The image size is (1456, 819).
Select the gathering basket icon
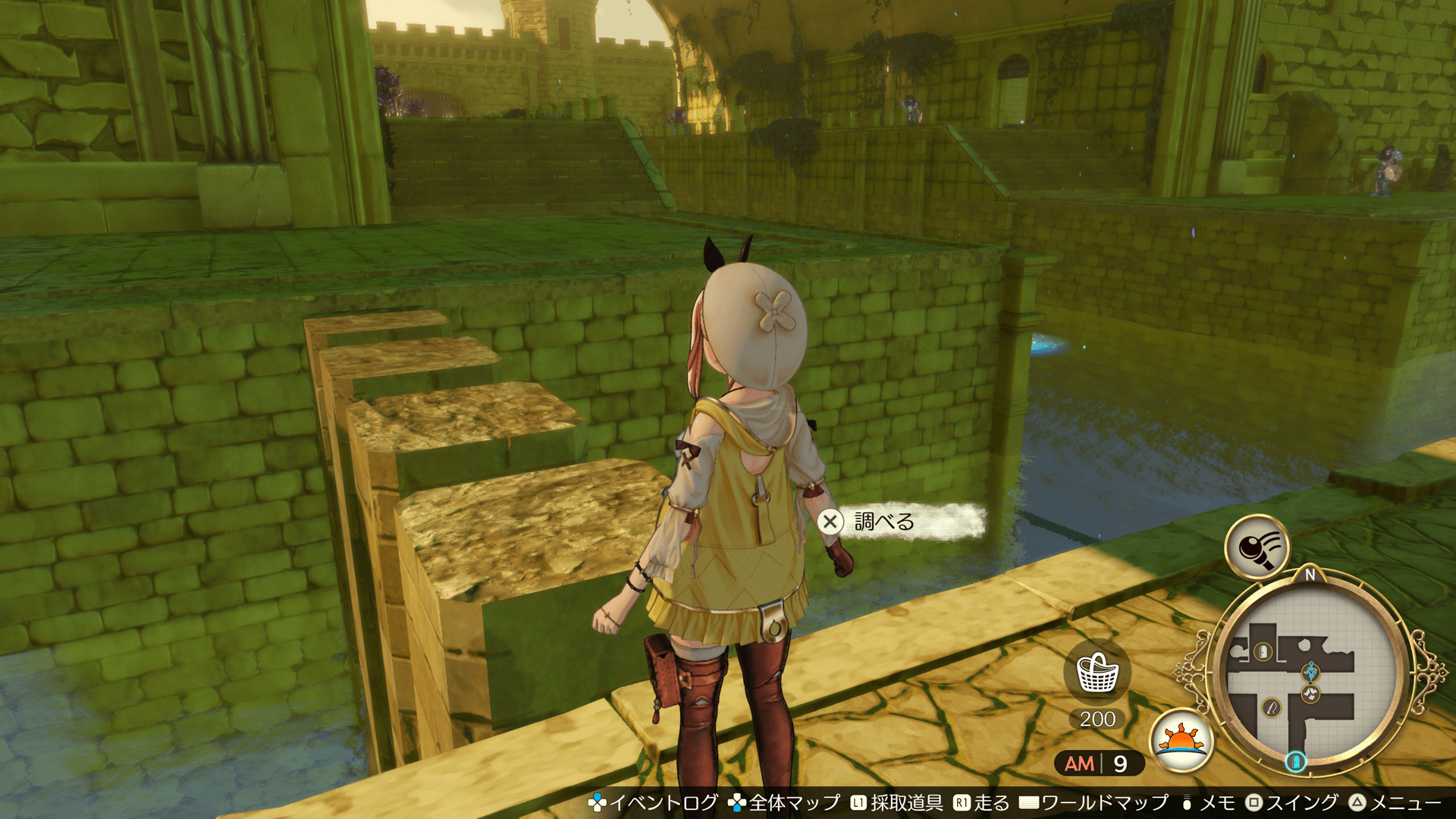click(x=1097, y=673)
